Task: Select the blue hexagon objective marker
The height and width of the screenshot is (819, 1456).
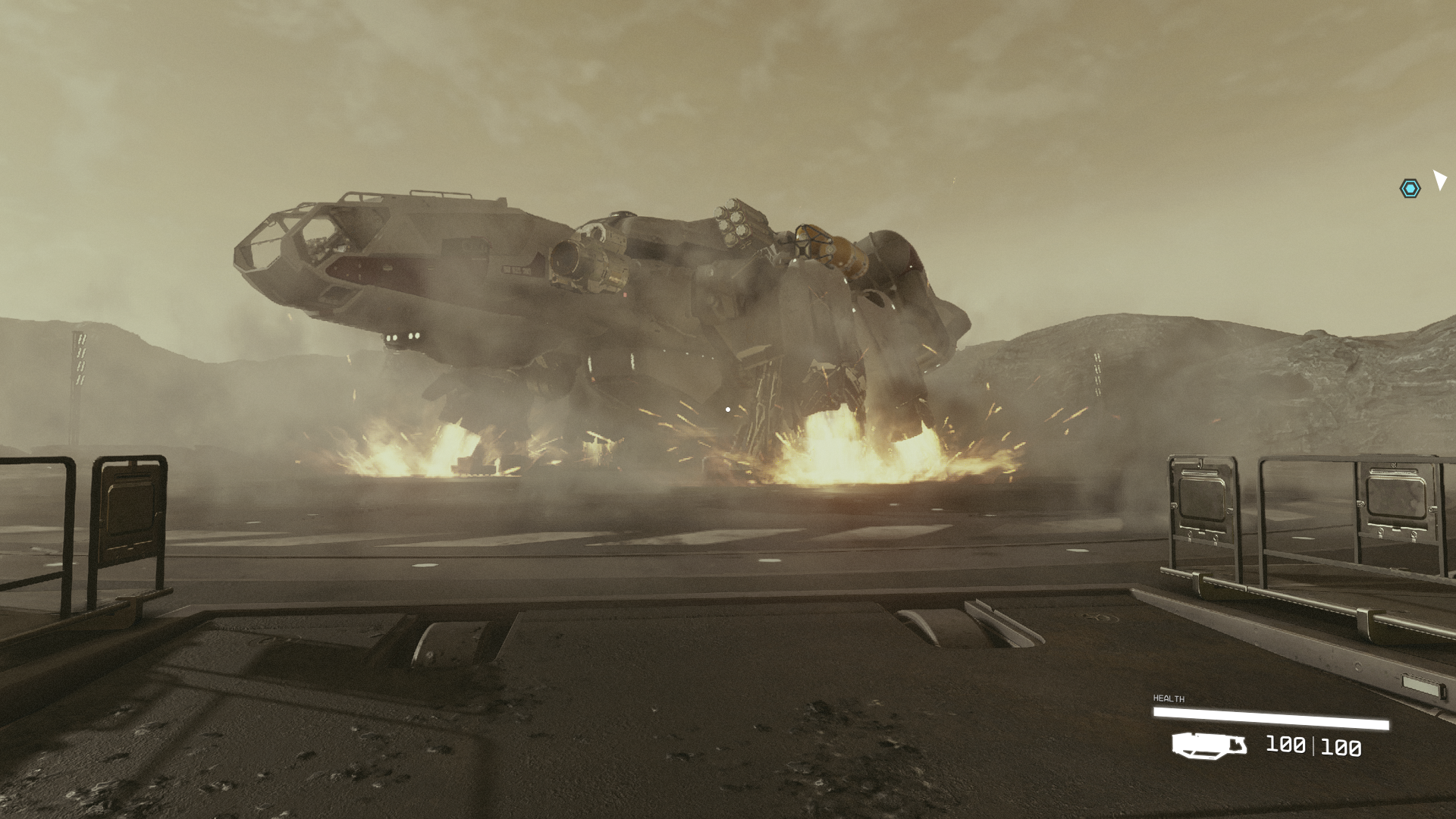Action: point(1410,188)
